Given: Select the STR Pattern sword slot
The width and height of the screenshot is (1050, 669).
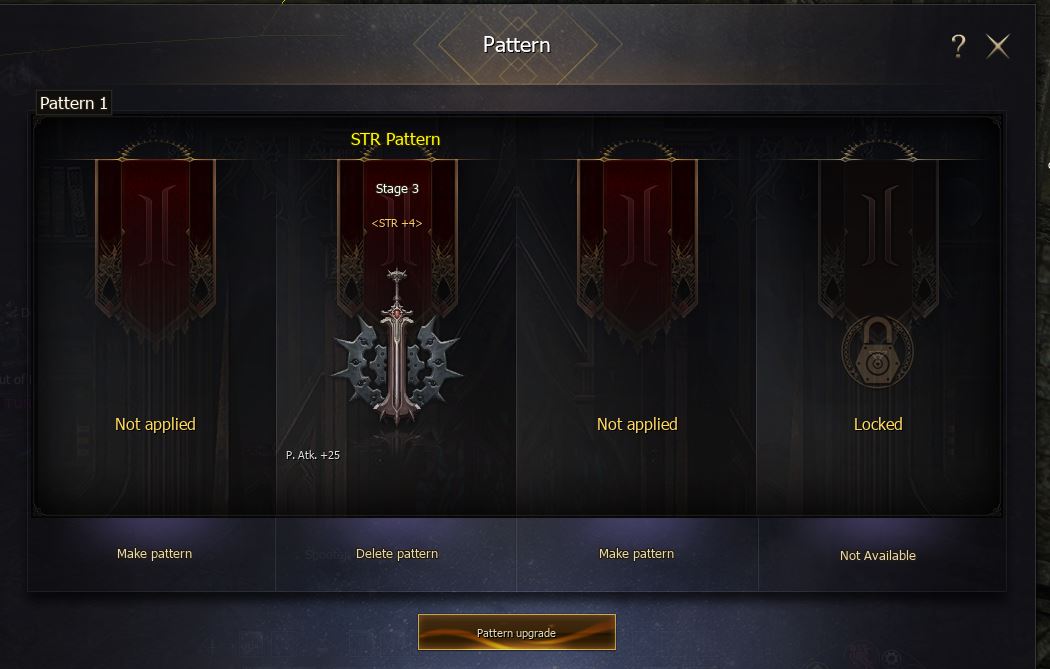Looking at the screenshot, I should pyautogui.click(x=397, y=345).
